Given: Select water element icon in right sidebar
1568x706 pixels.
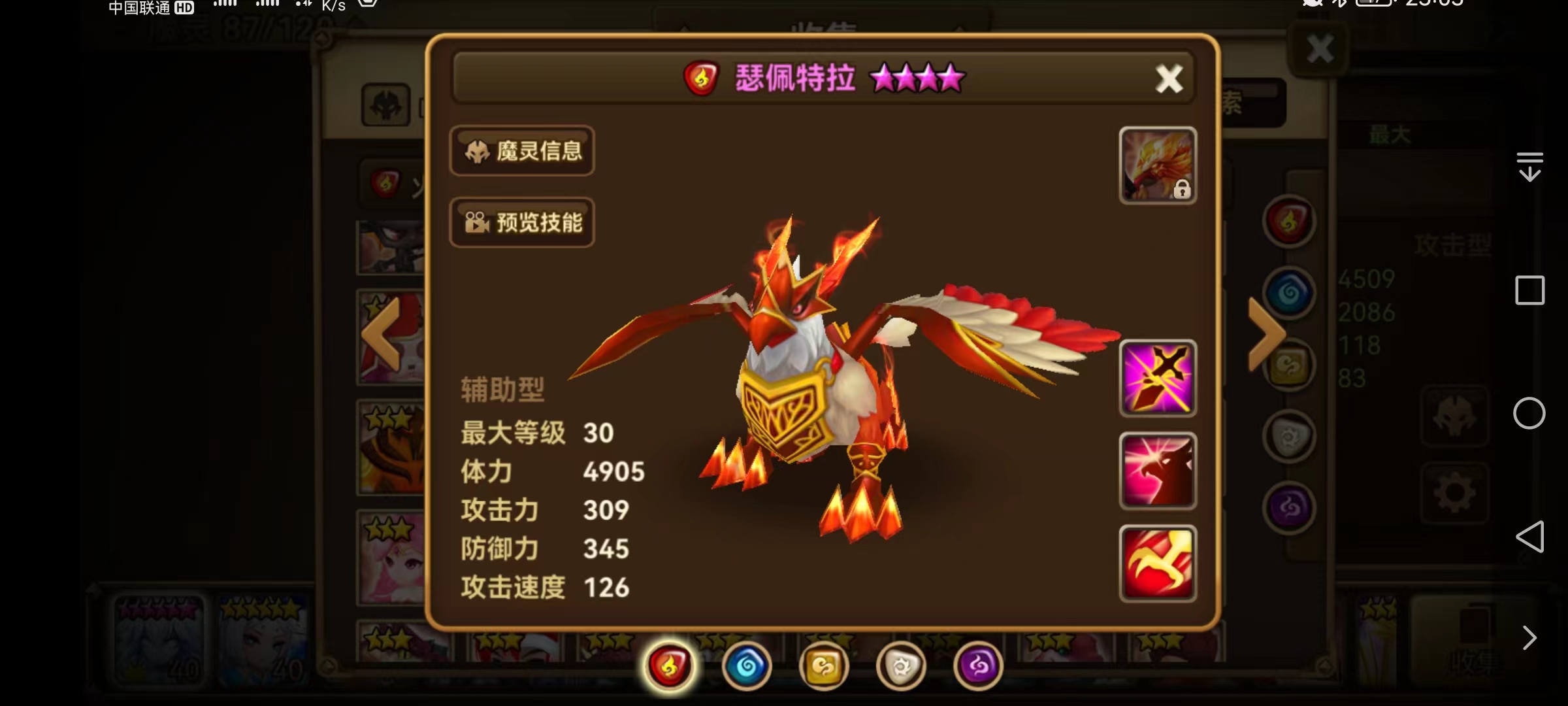Looking at the screenshot, I should [1289, 293].
